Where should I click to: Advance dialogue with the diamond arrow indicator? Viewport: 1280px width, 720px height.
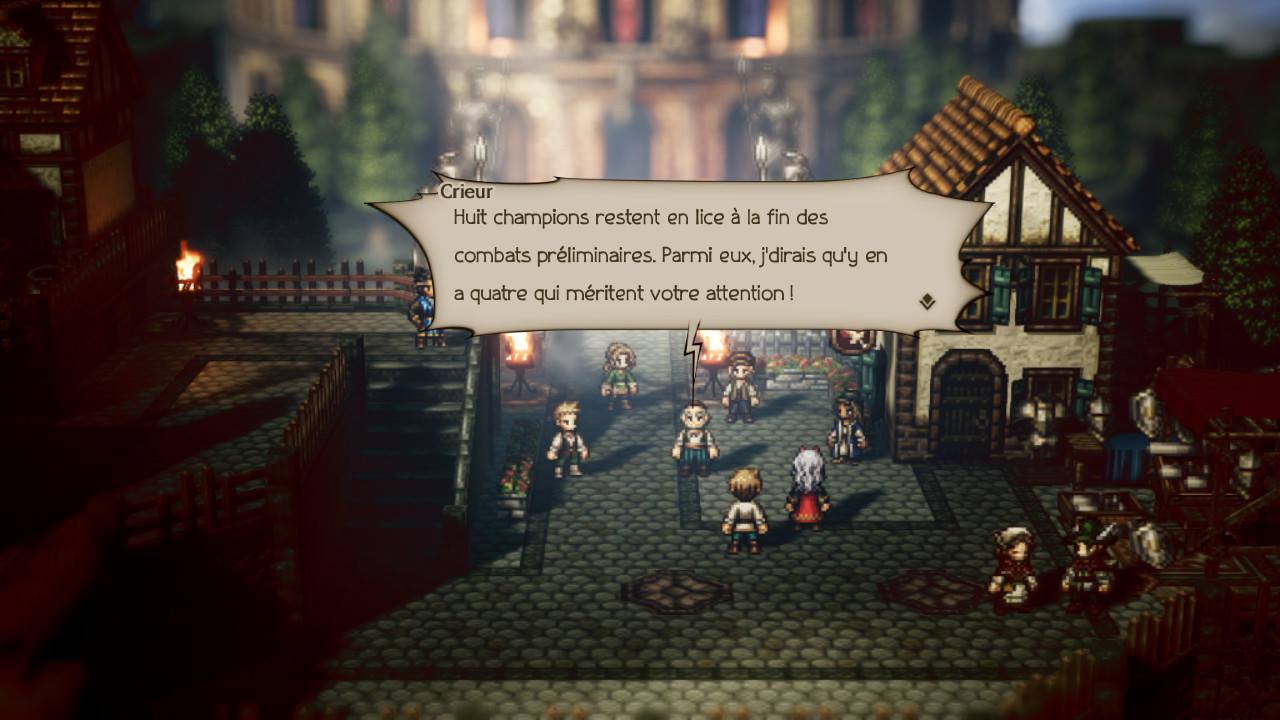coord(927,300)
